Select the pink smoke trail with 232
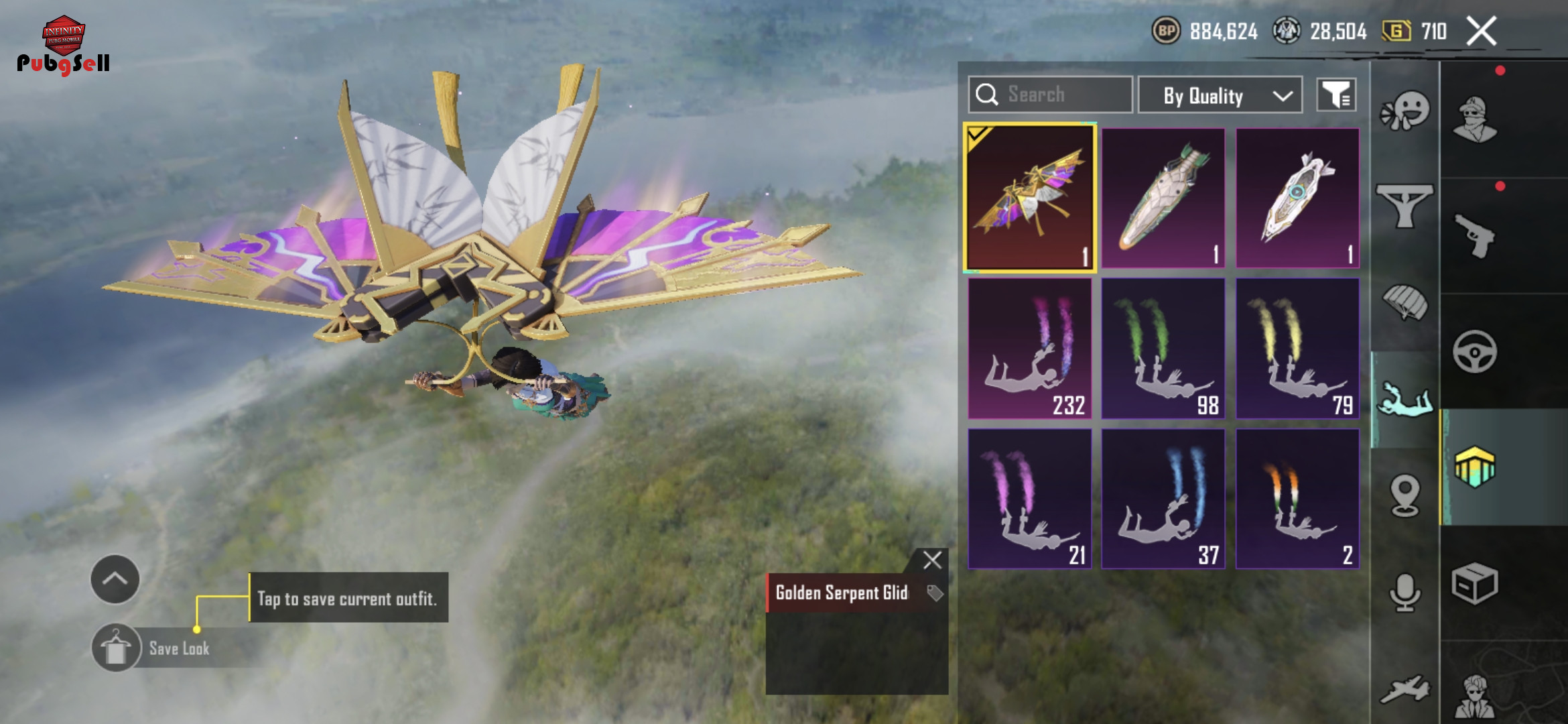The height and width of the screenshot is (724, 1568). click(1030, 349)
